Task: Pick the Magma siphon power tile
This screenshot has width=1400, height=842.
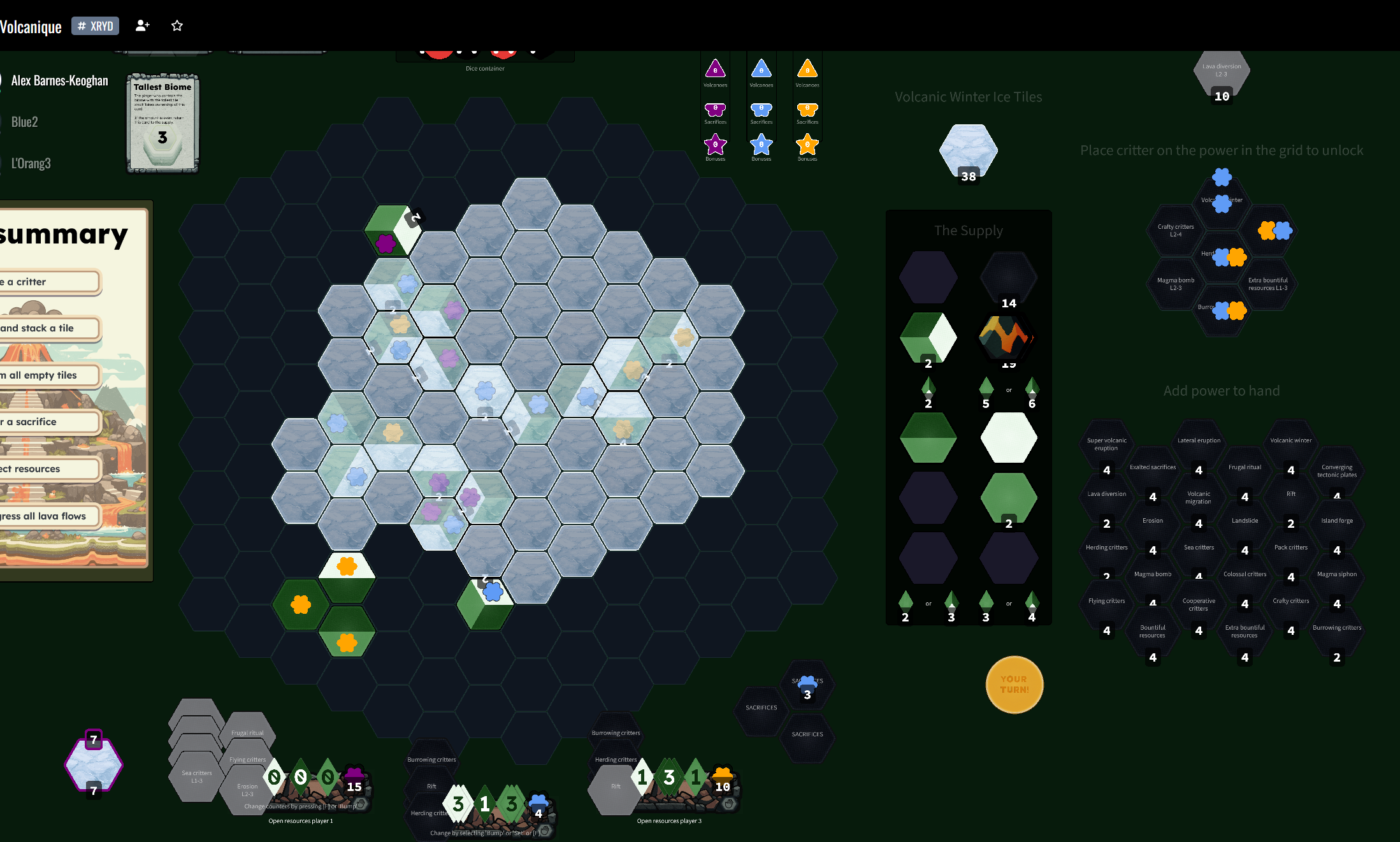Action: (x=1336, y=574)
